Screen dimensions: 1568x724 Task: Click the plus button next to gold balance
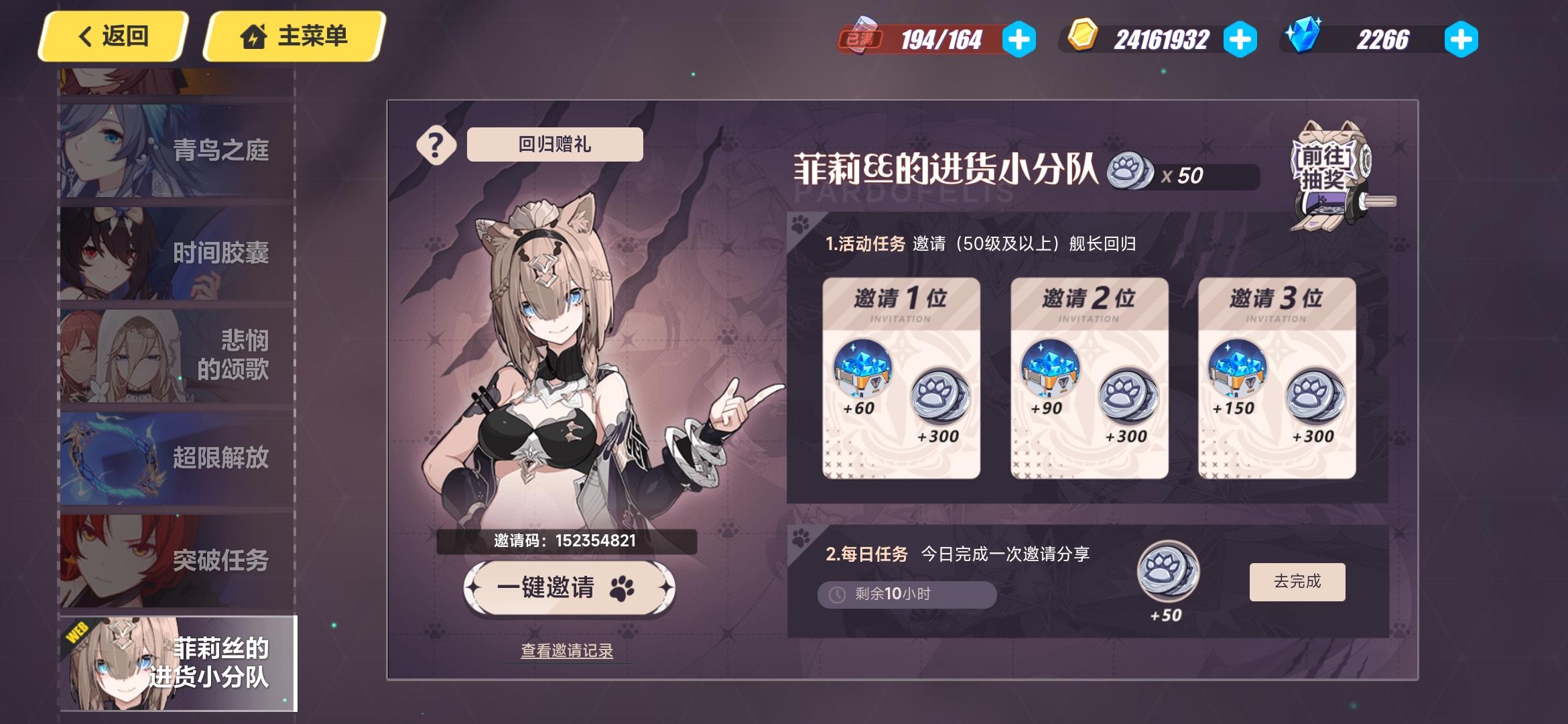point(1242,38)
